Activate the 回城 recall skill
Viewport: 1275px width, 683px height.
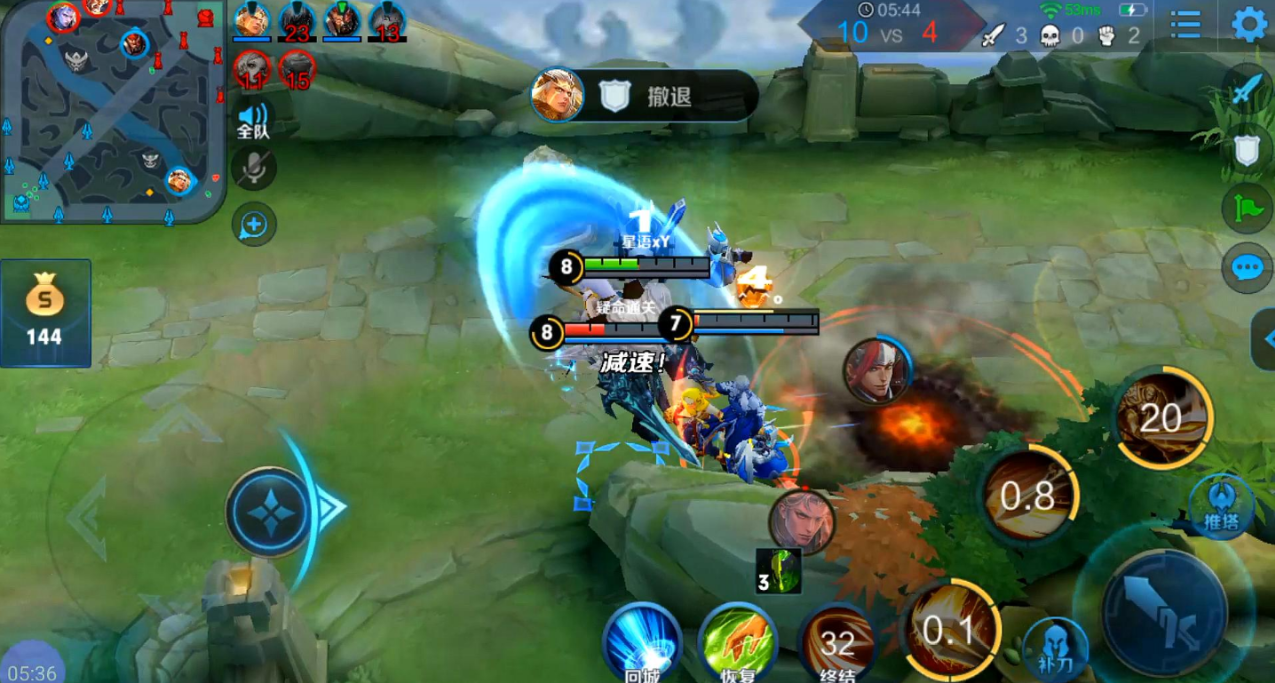tap(641, 640)
